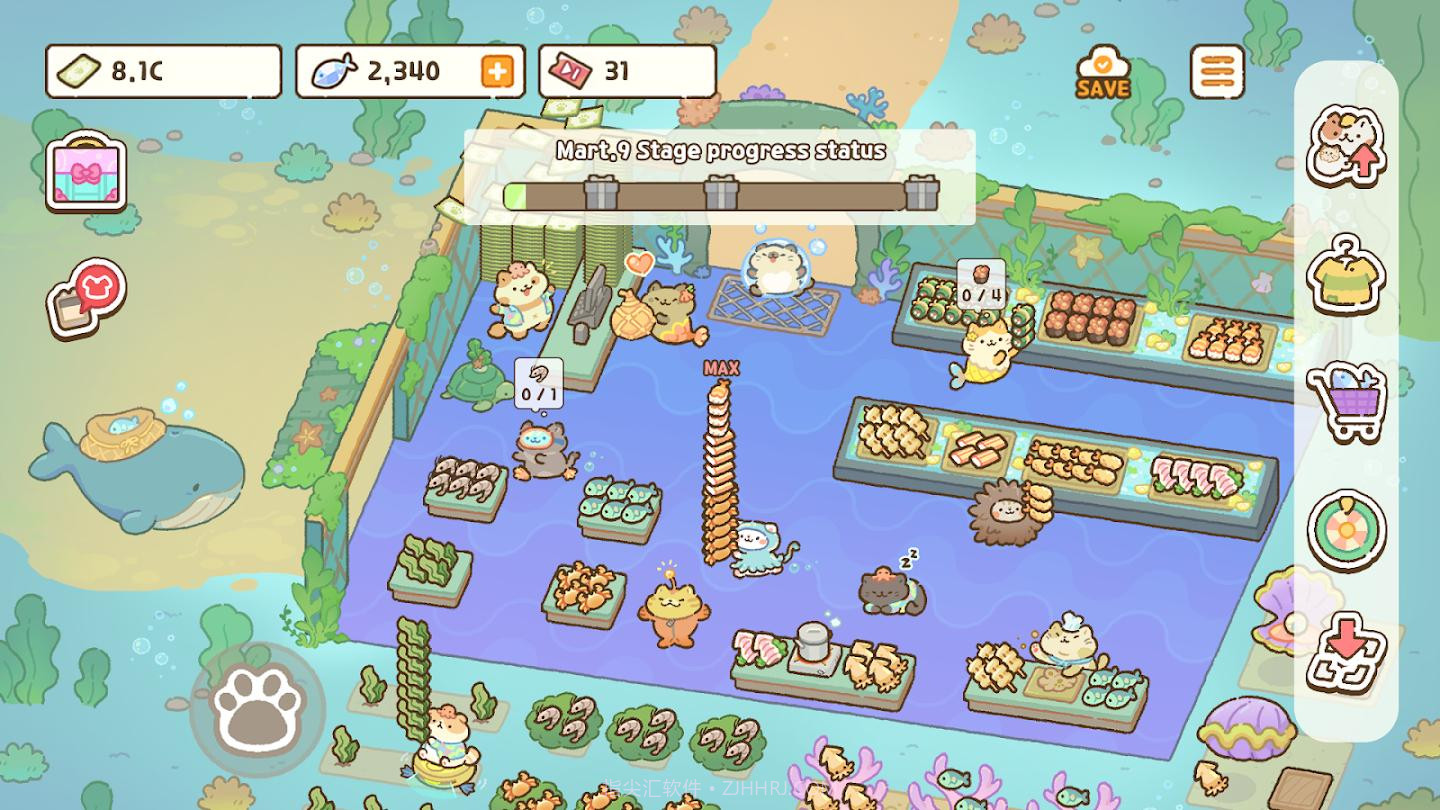
Task: Open the gift box panel on the left
Action: pos(85,175)
